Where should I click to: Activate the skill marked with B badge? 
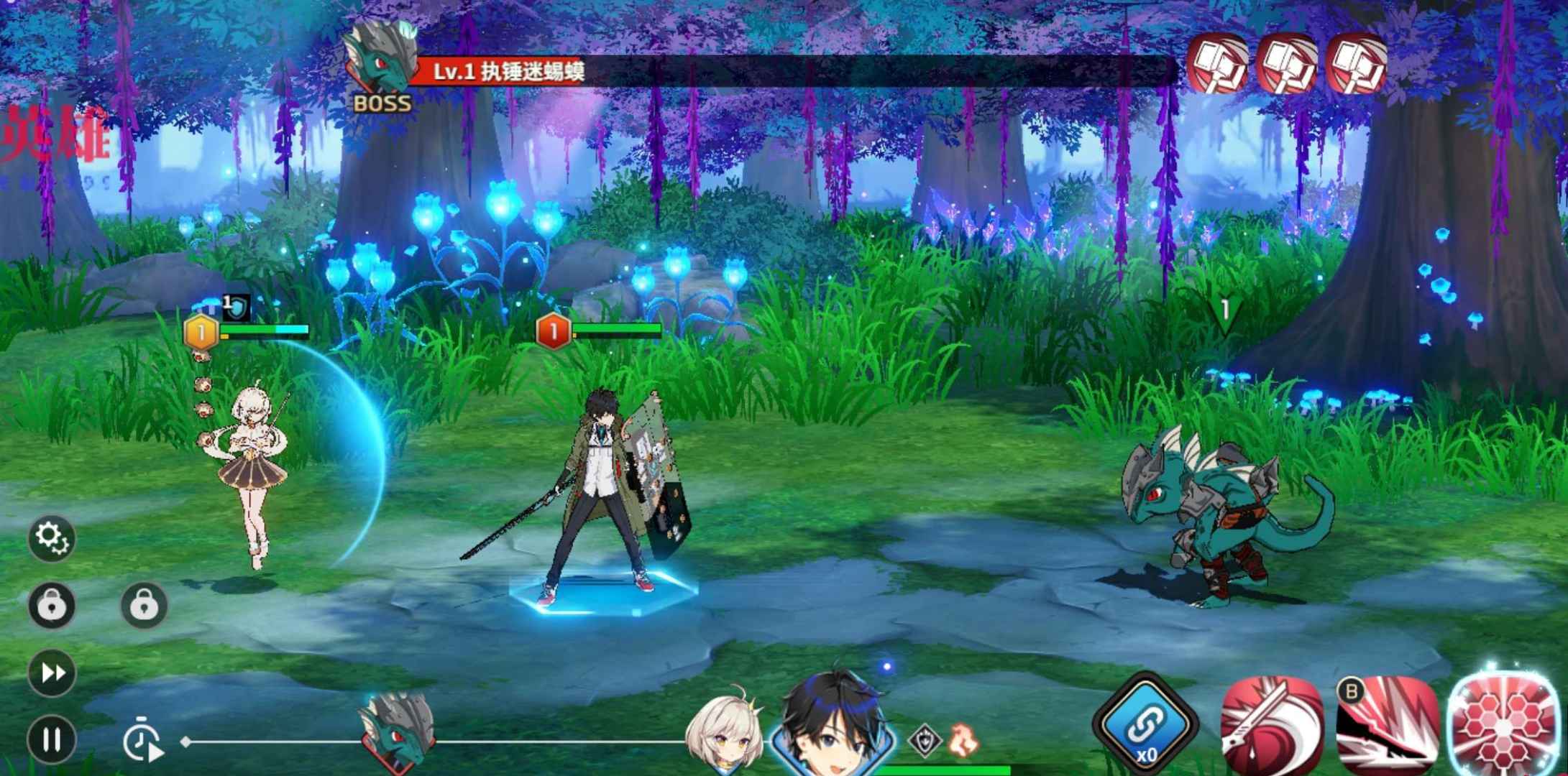click(1386, 727)
